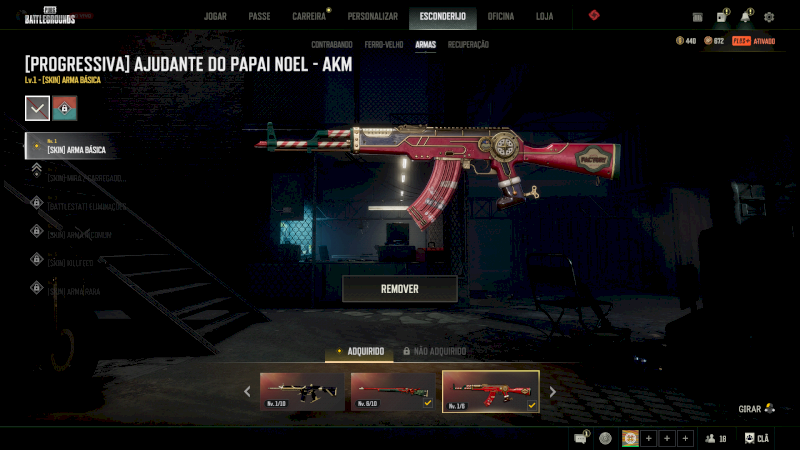Image resolution: width=800 pixels, height=450 pixels.
Task: Open the notifications bell
Action: (x=745, y=17)
